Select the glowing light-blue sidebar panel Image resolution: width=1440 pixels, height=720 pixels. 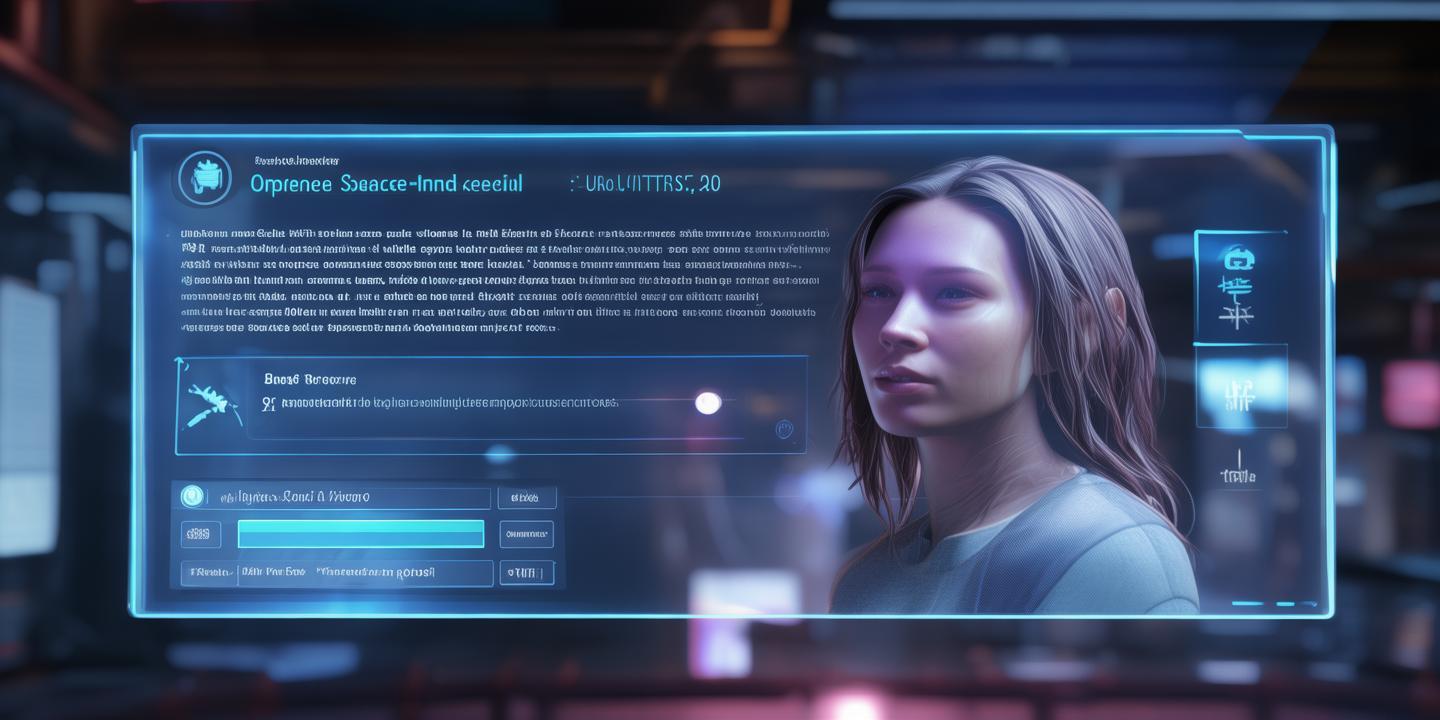coord(1240,388)
